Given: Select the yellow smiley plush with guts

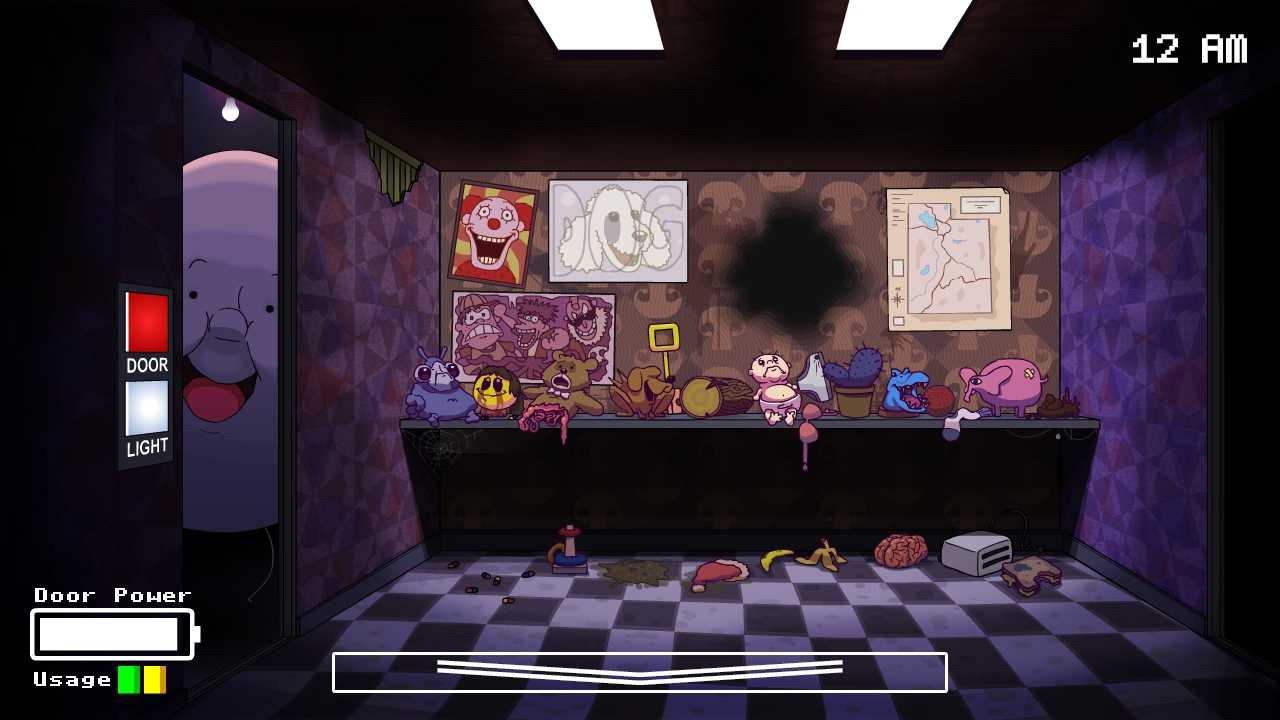Looking at the screenshot, I should [492, 390].
